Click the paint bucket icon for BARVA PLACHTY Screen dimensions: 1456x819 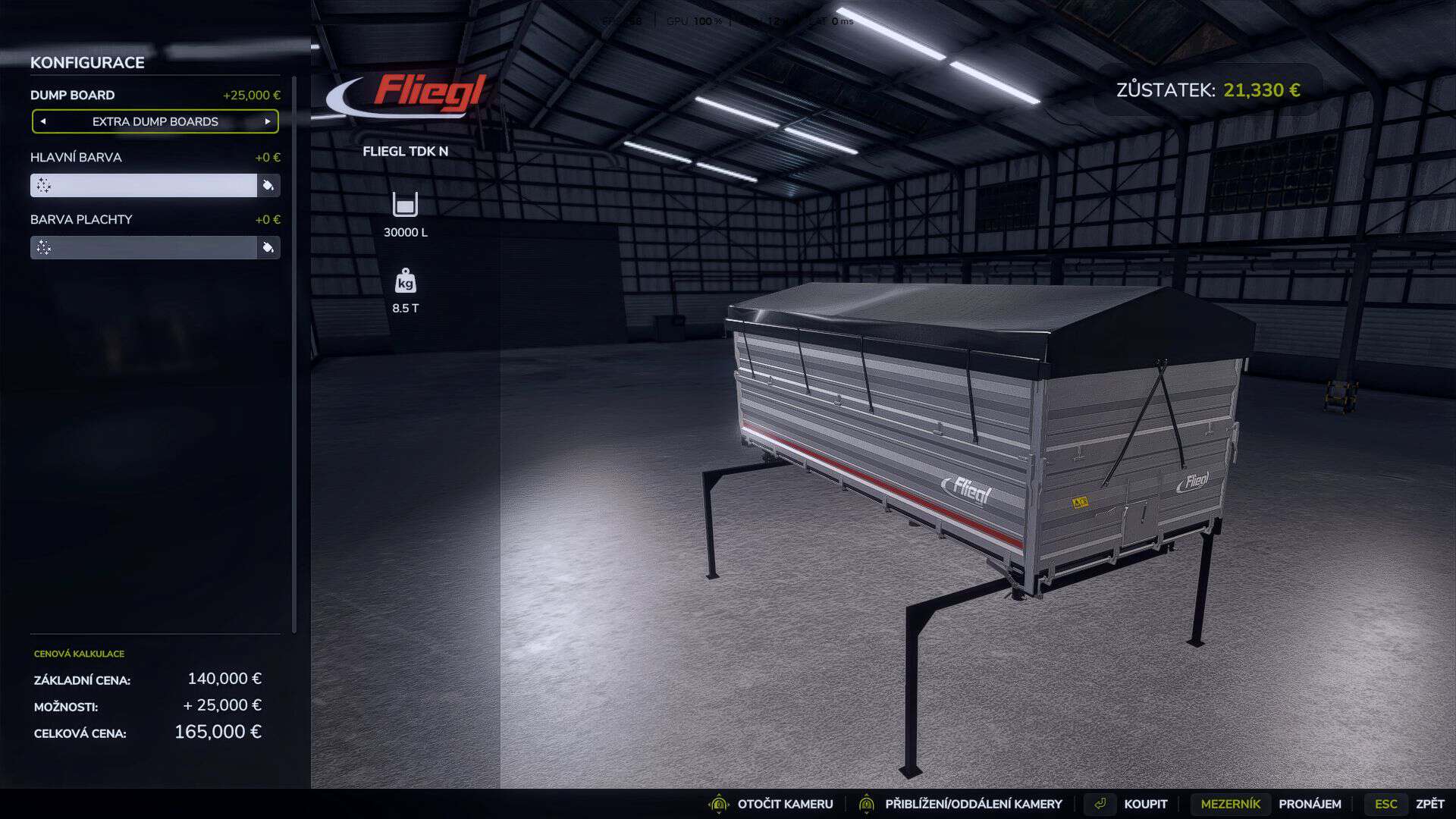click(268, 247)
